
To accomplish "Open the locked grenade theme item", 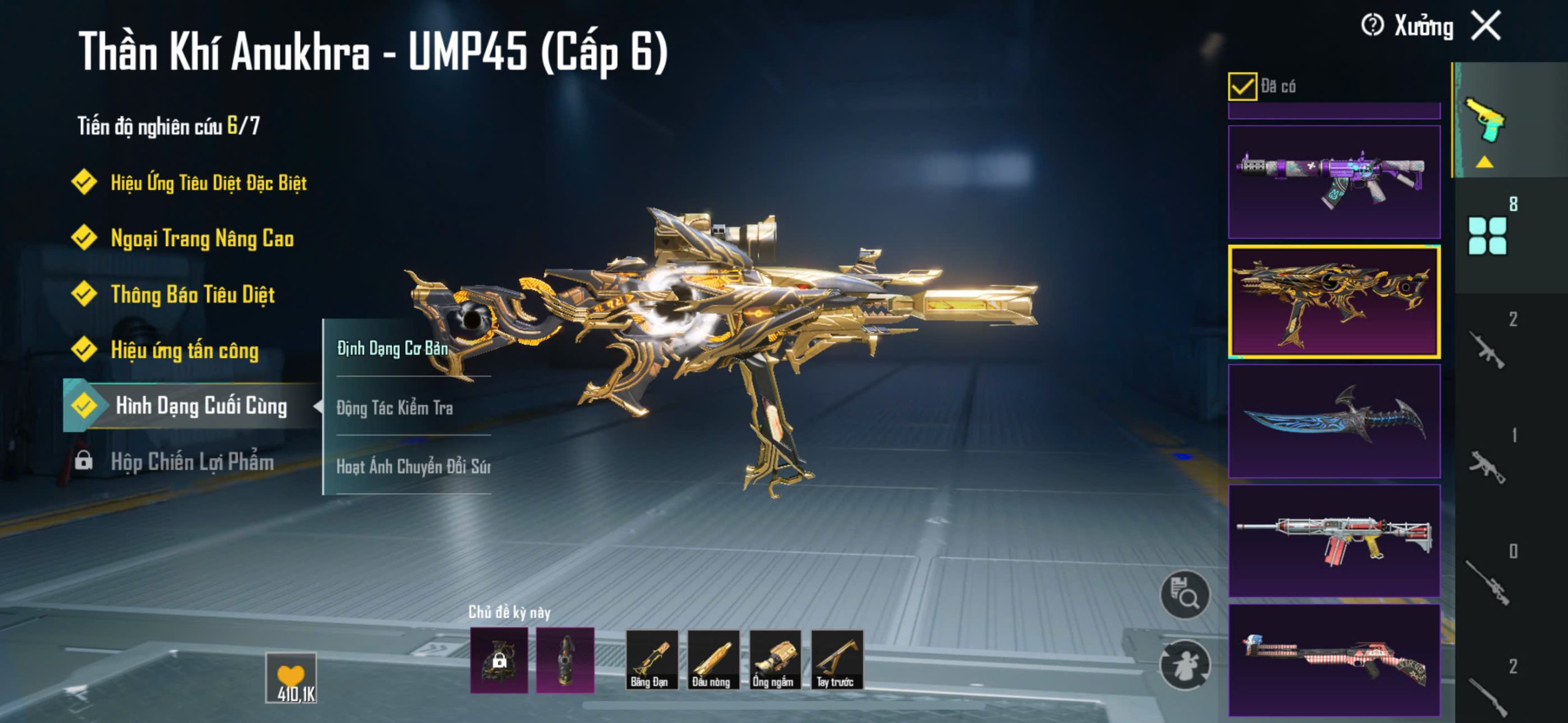I will pyautogui.click(x=499, y=660).
